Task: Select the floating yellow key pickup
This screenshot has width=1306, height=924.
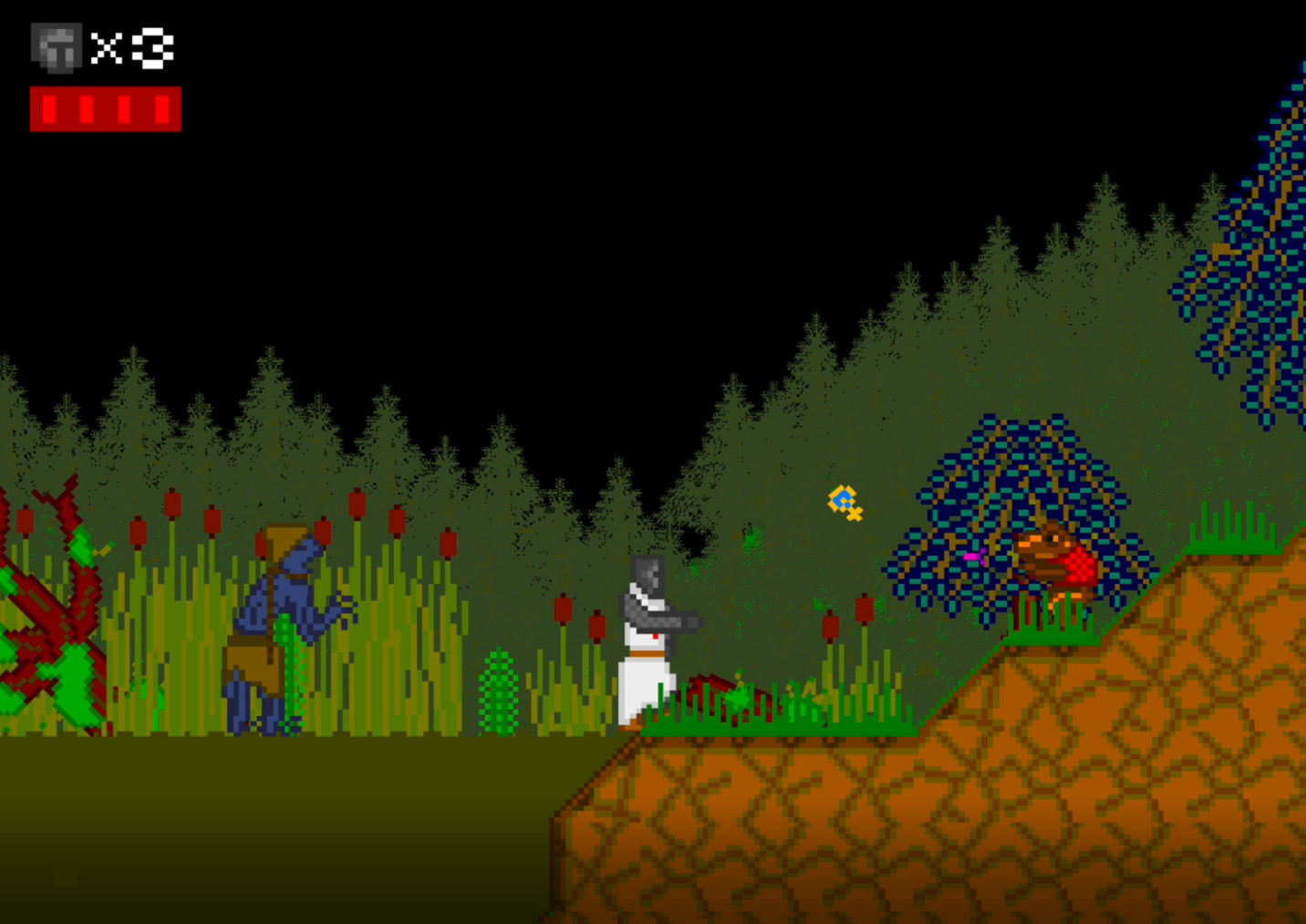Action: (x=844, y=503)
